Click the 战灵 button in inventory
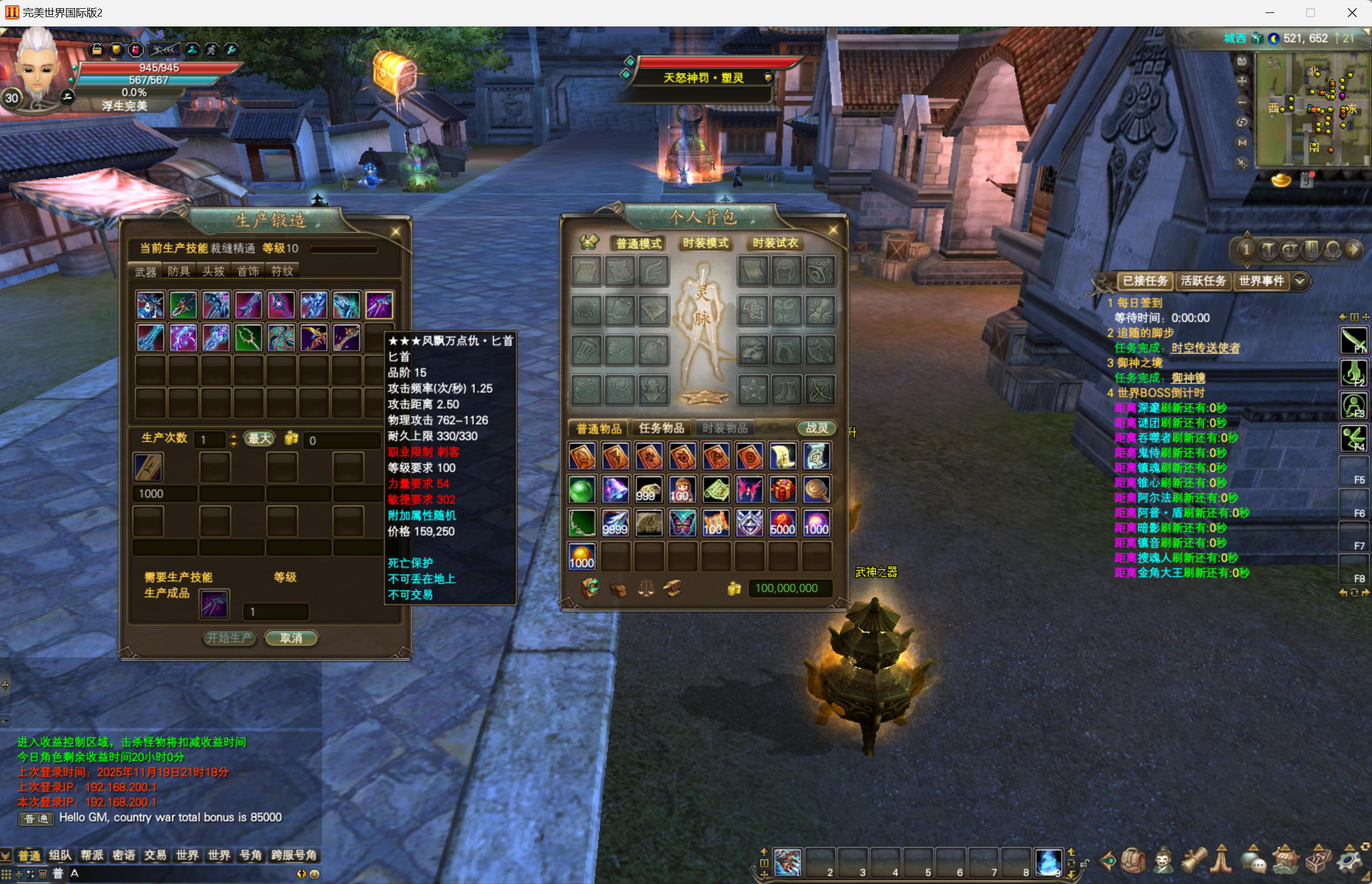 [816, 428]
